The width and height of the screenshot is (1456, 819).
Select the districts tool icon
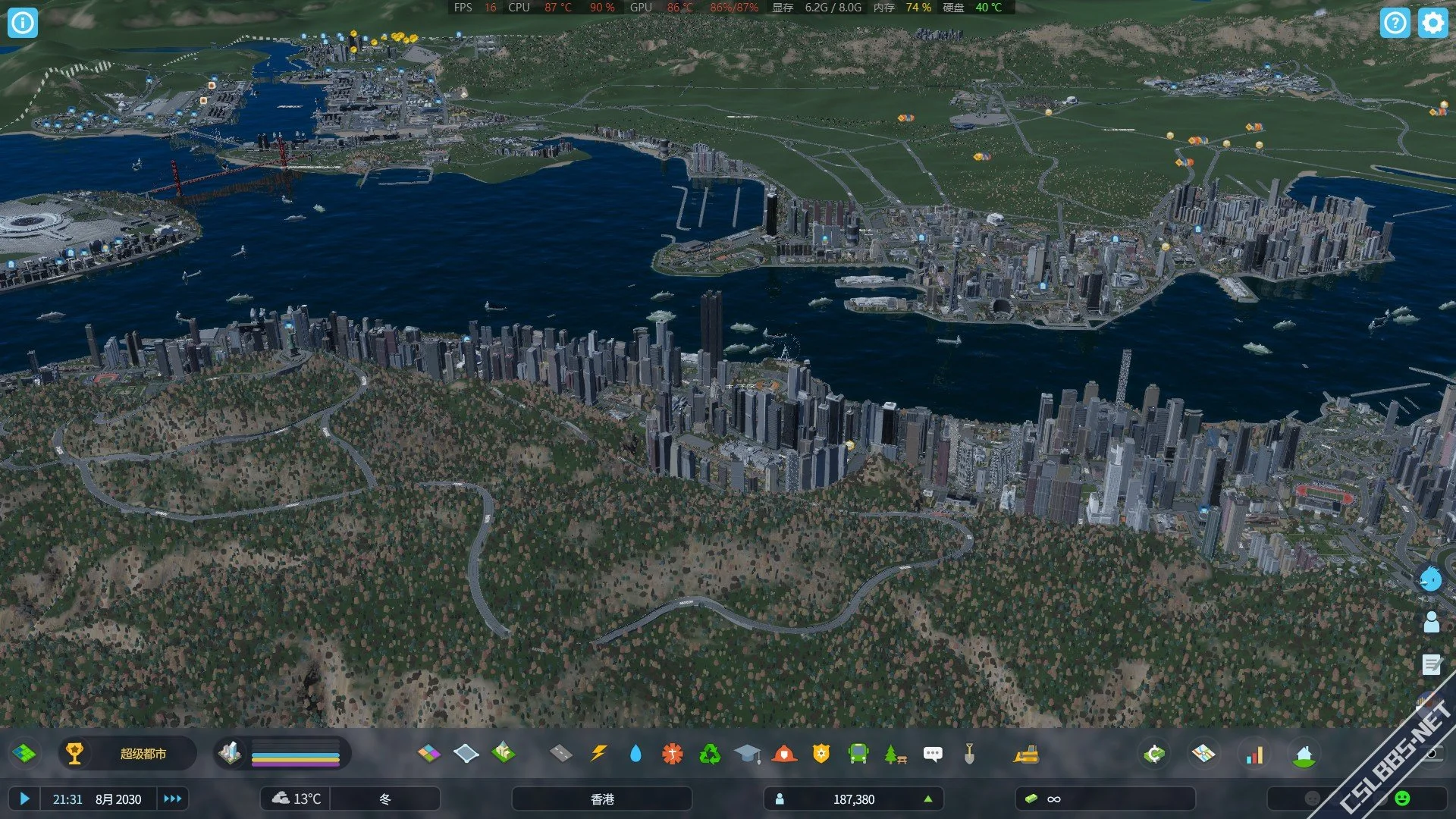466,754
